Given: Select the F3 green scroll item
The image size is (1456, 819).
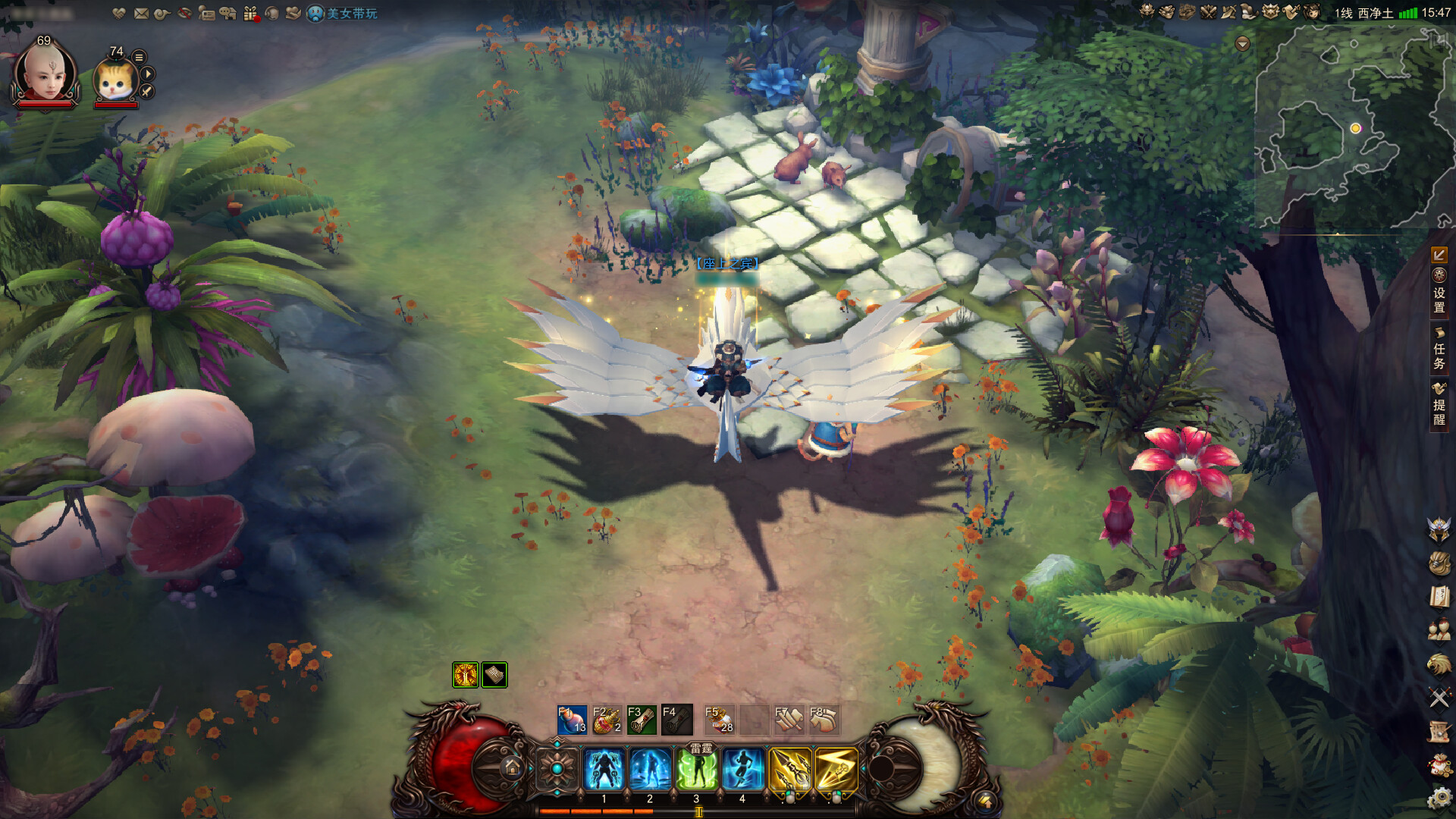Looking at the screenshot, I should coord(642,720).
